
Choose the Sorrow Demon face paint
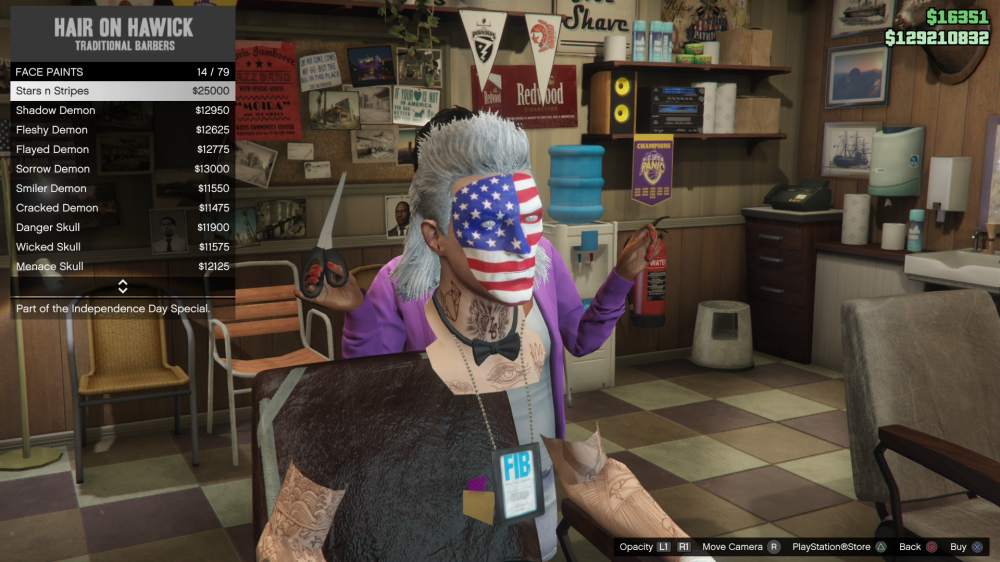tap(122, 169)
